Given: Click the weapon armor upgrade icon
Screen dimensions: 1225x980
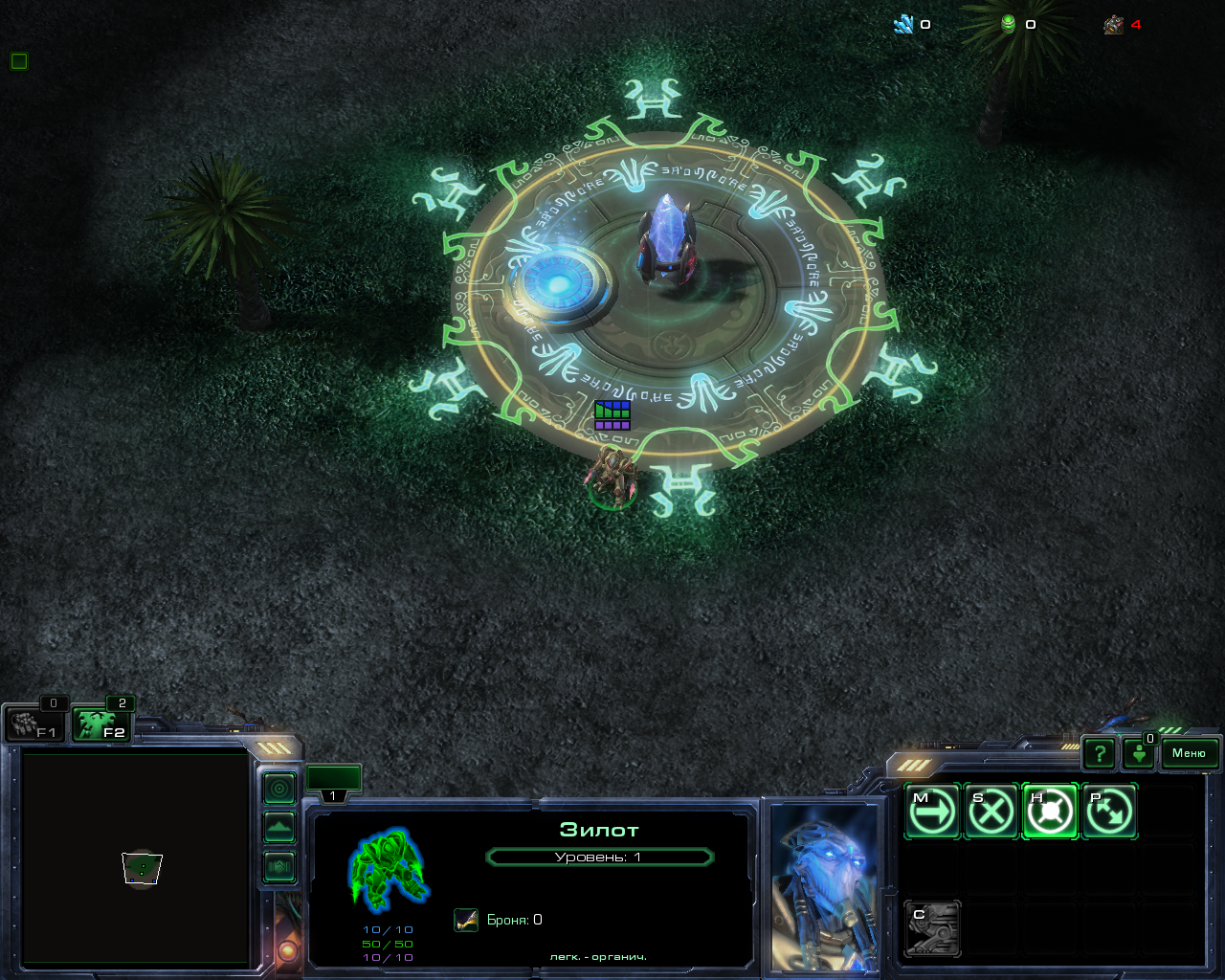Looking at the screenshot, I should (466, 920).
